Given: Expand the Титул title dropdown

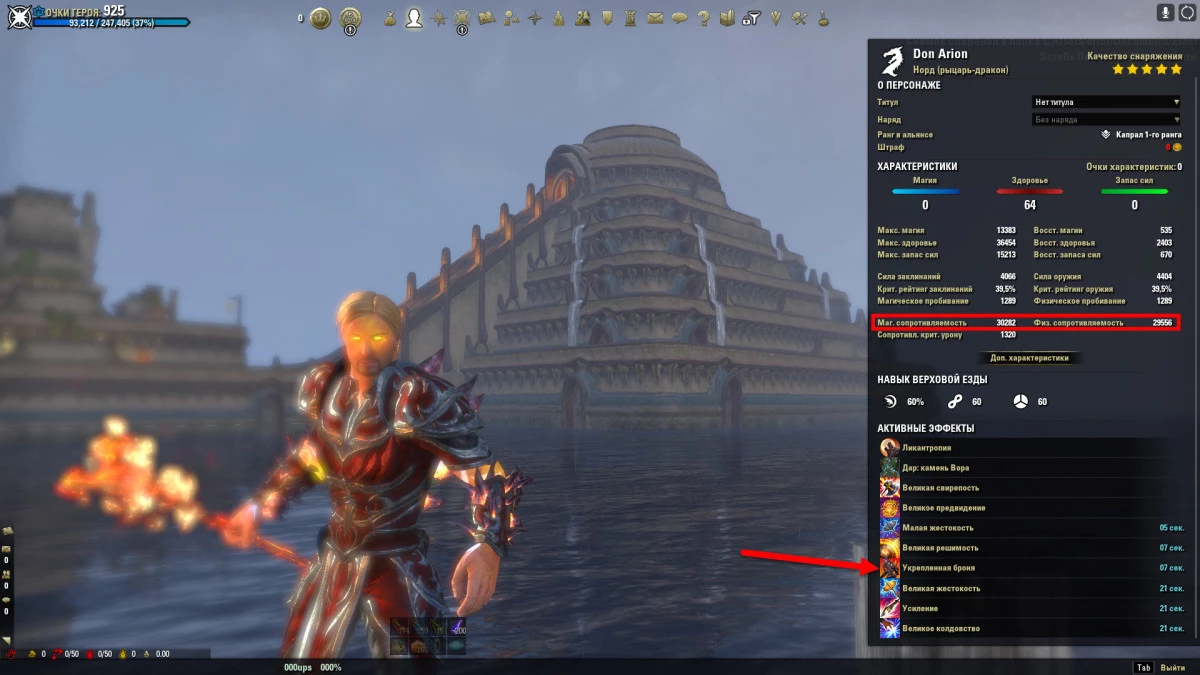Looking at the screenshot, I should [x=1105, y=102].
